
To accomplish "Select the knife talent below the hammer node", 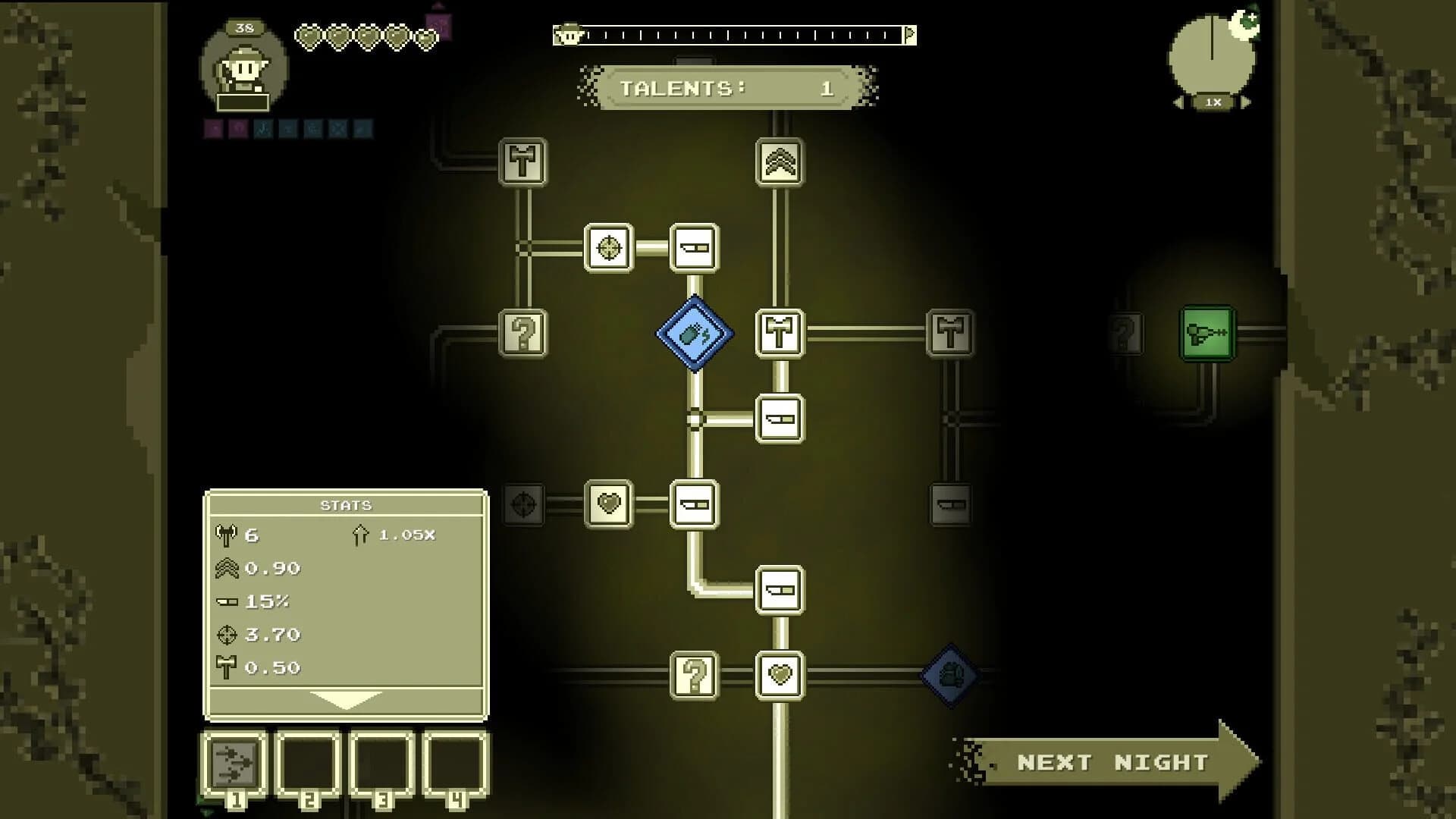I will coord(780,419).
